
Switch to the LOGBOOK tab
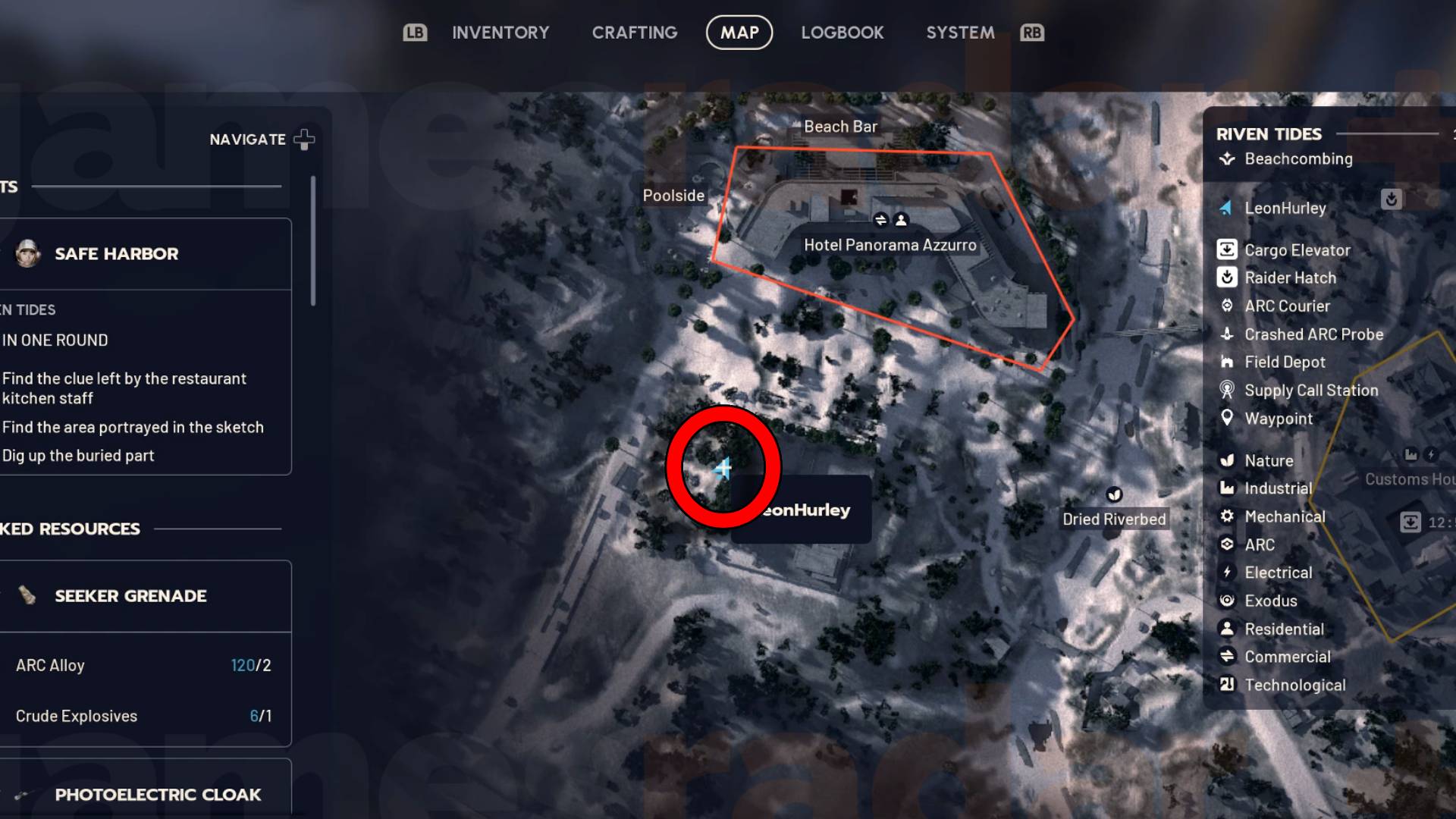tap(842, 32)
